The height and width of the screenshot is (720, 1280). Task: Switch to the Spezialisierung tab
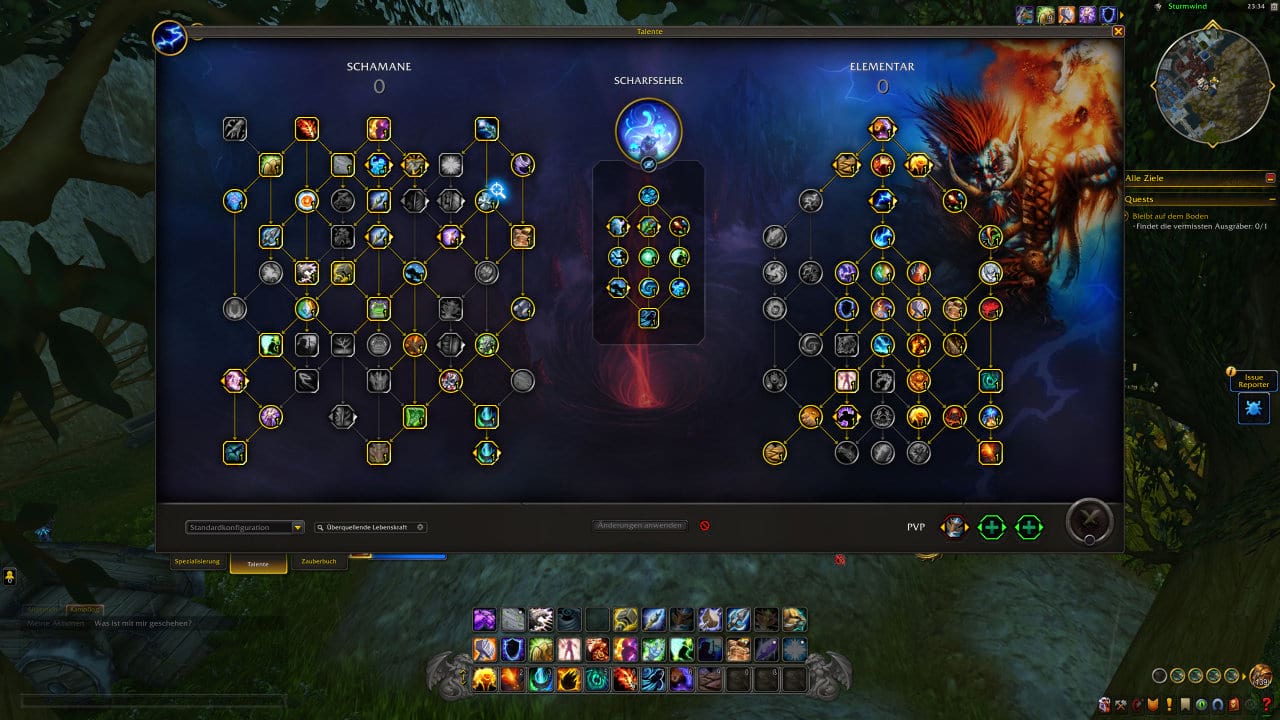click(x=197, y=561)
